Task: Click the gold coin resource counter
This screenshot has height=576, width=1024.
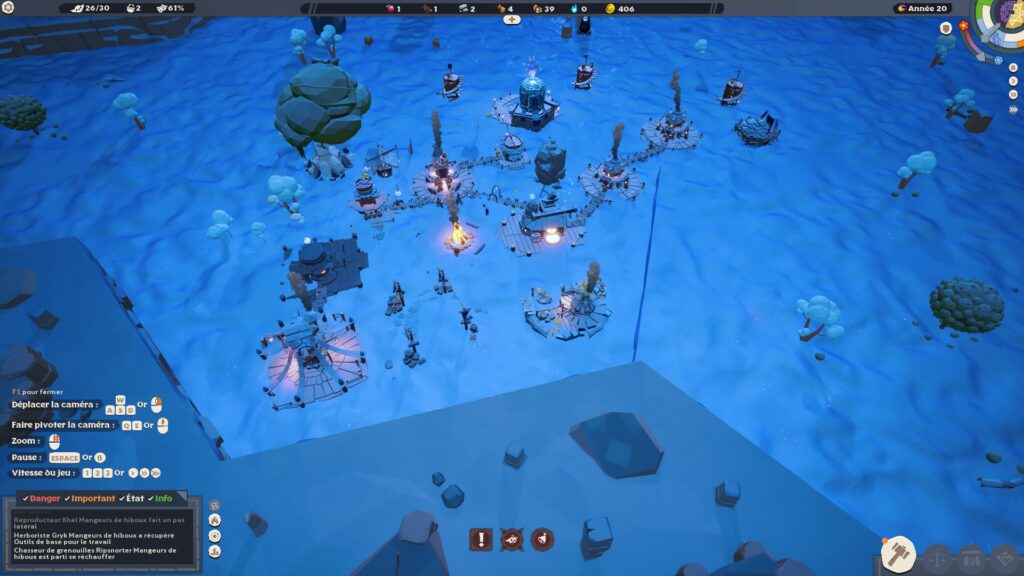Action: 619,8
